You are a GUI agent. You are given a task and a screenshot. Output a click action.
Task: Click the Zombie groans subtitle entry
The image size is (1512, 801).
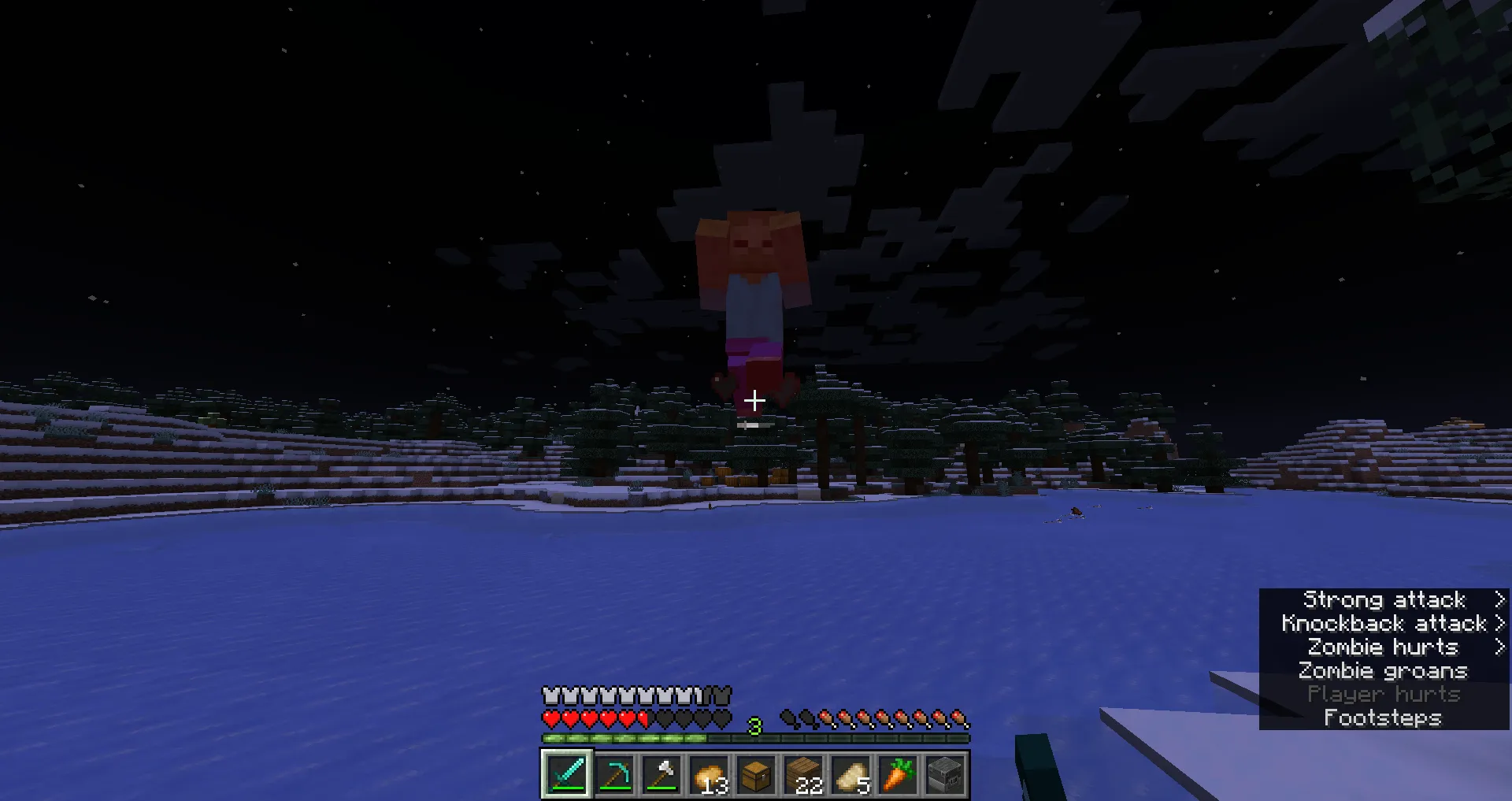tap(1383, 670)
